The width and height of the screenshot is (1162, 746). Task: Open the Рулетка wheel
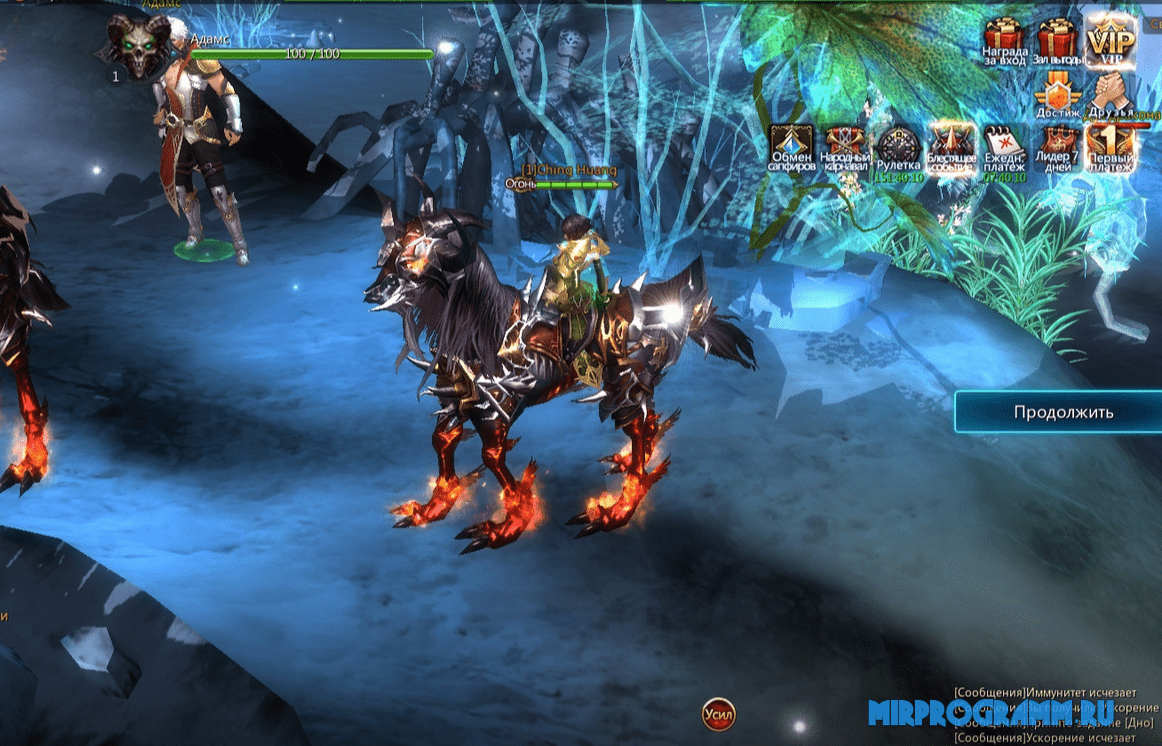(897, 148)
